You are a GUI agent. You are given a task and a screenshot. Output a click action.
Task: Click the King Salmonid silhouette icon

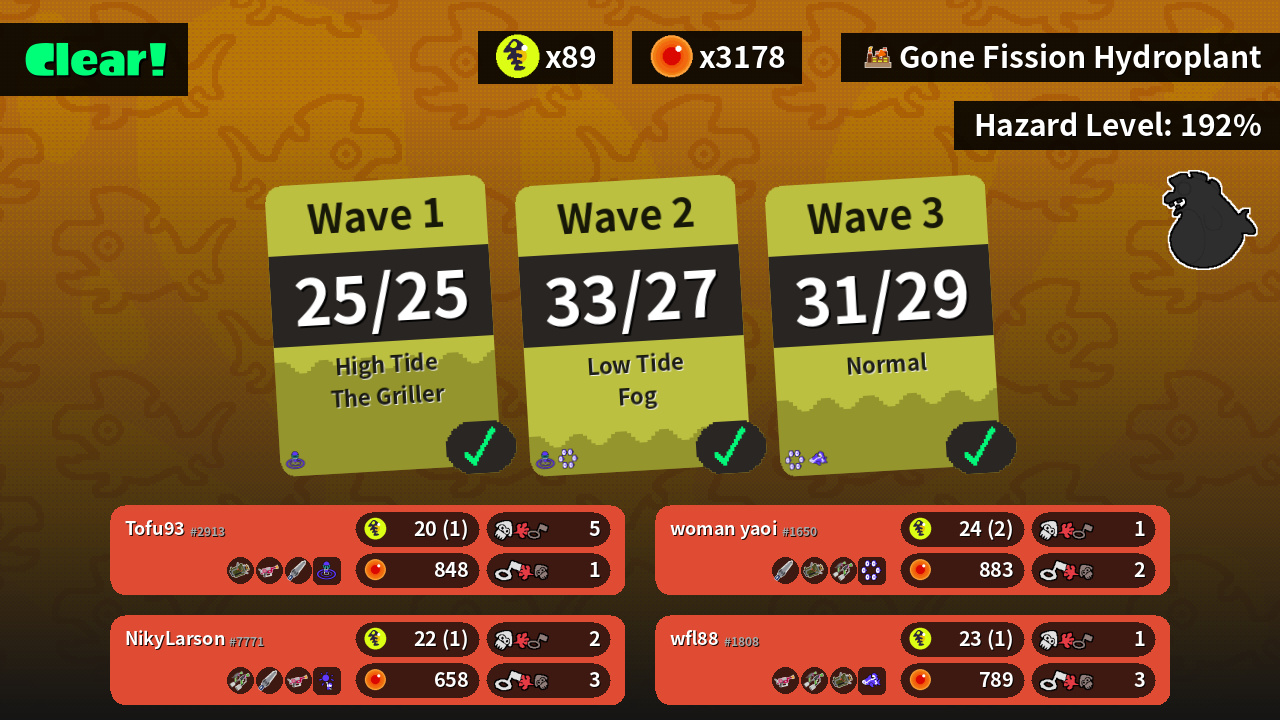tap(1207, 221)
